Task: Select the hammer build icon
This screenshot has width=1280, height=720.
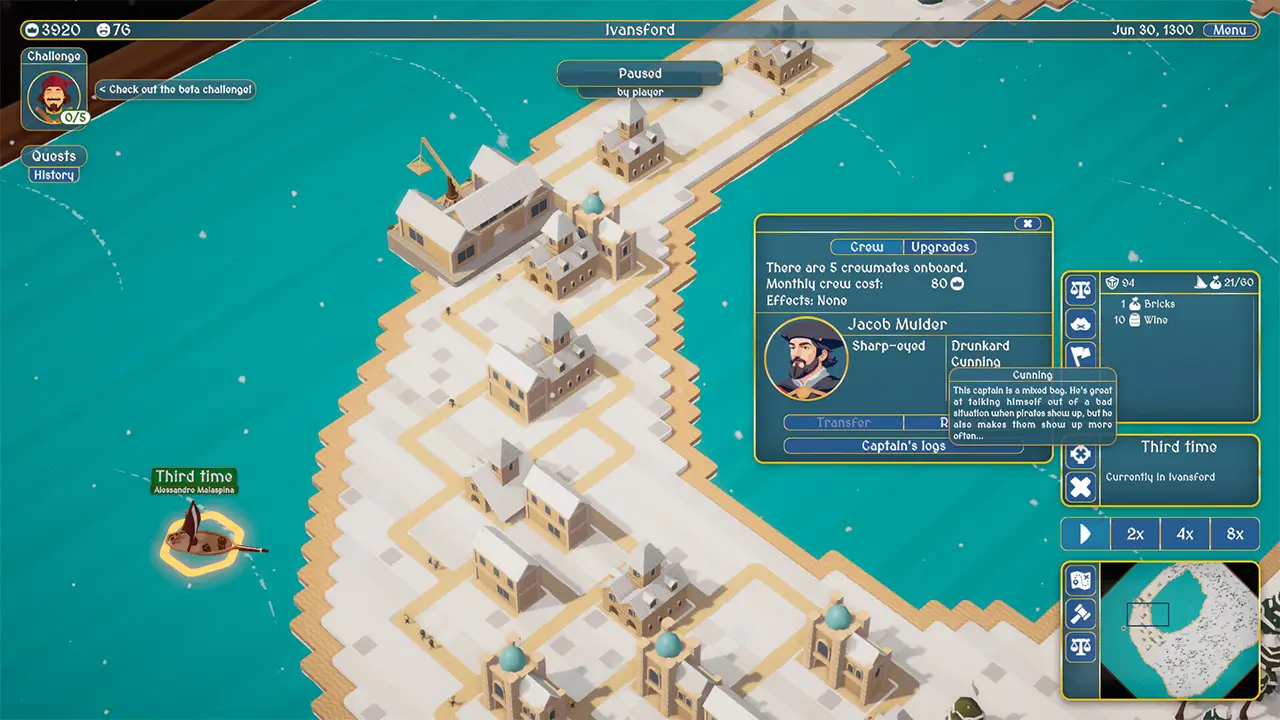Action: coord(1080,613)
